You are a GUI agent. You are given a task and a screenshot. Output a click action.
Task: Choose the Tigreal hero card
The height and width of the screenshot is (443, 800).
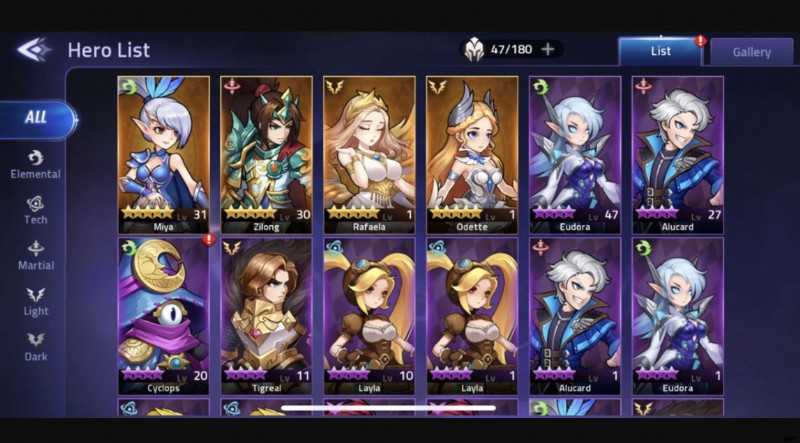(x=266, y=314)
